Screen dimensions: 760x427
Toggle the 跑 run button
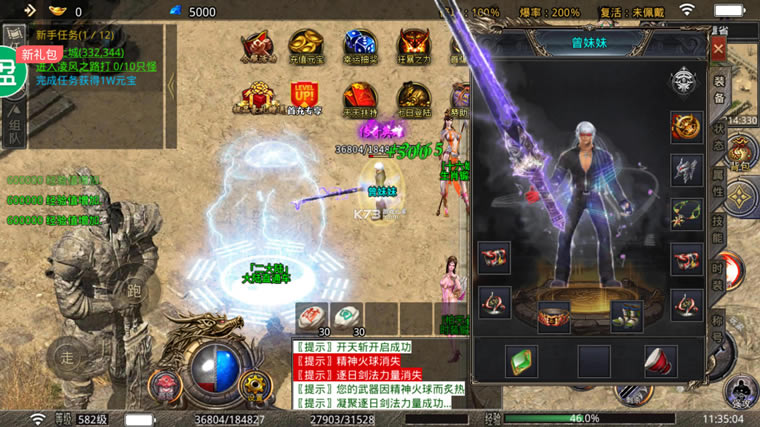click(133, 293)
